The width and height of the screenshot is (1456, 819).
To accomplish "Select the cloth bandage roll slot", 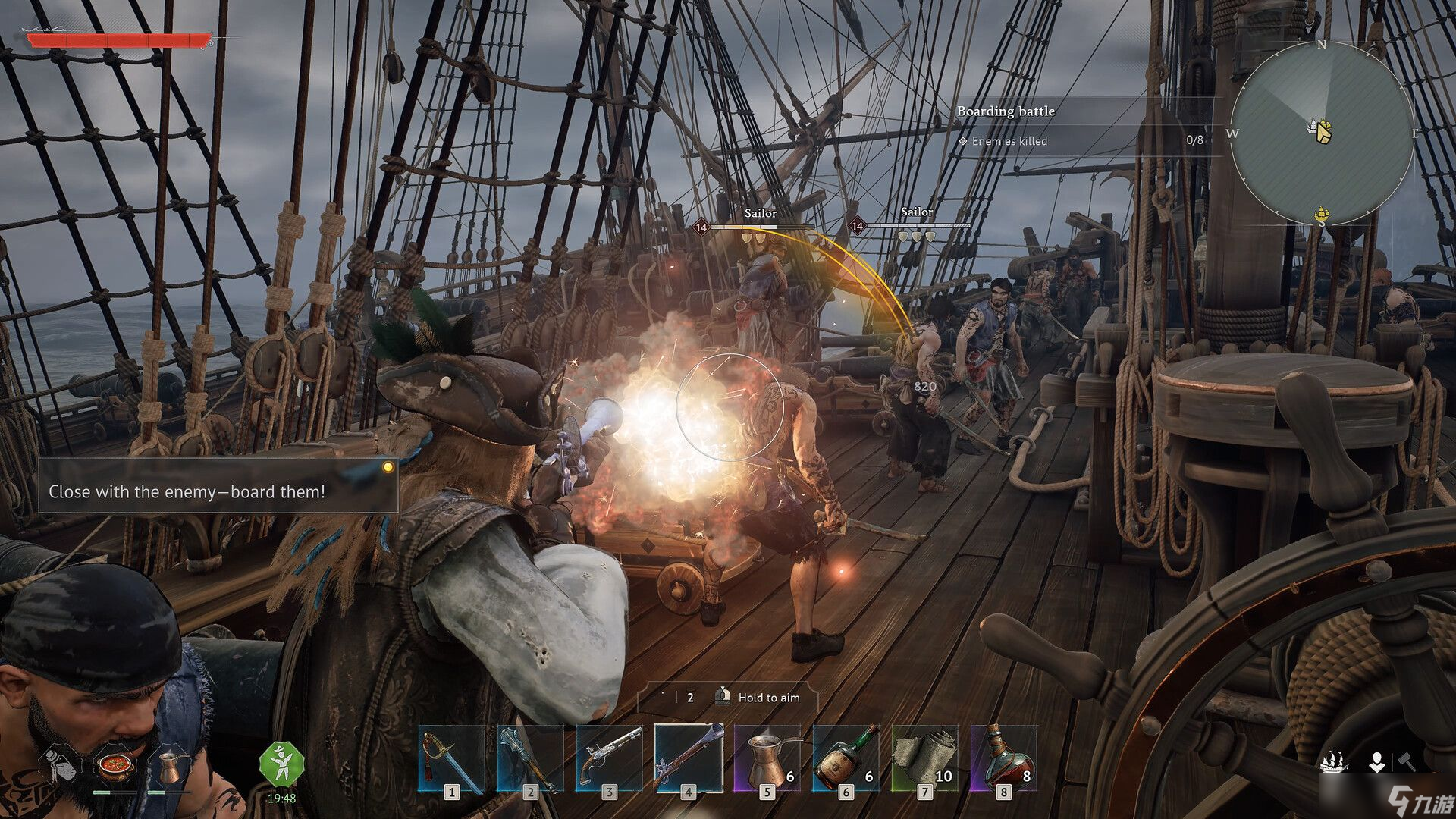I will (924, 760).
